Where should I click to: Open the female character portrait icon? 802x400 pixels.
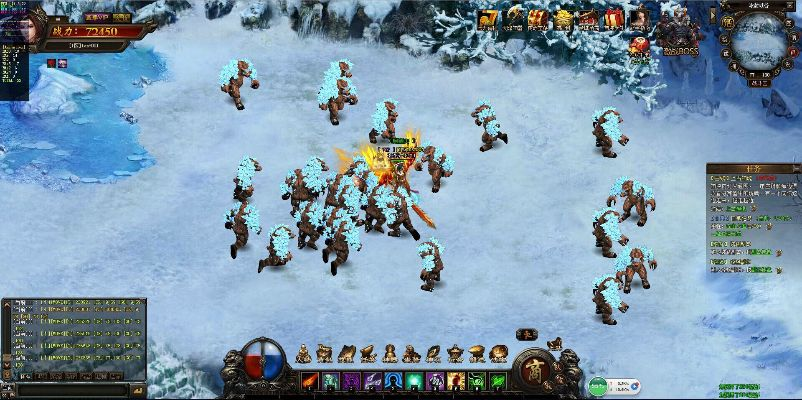pyautogui.click(x=638, y=19)
